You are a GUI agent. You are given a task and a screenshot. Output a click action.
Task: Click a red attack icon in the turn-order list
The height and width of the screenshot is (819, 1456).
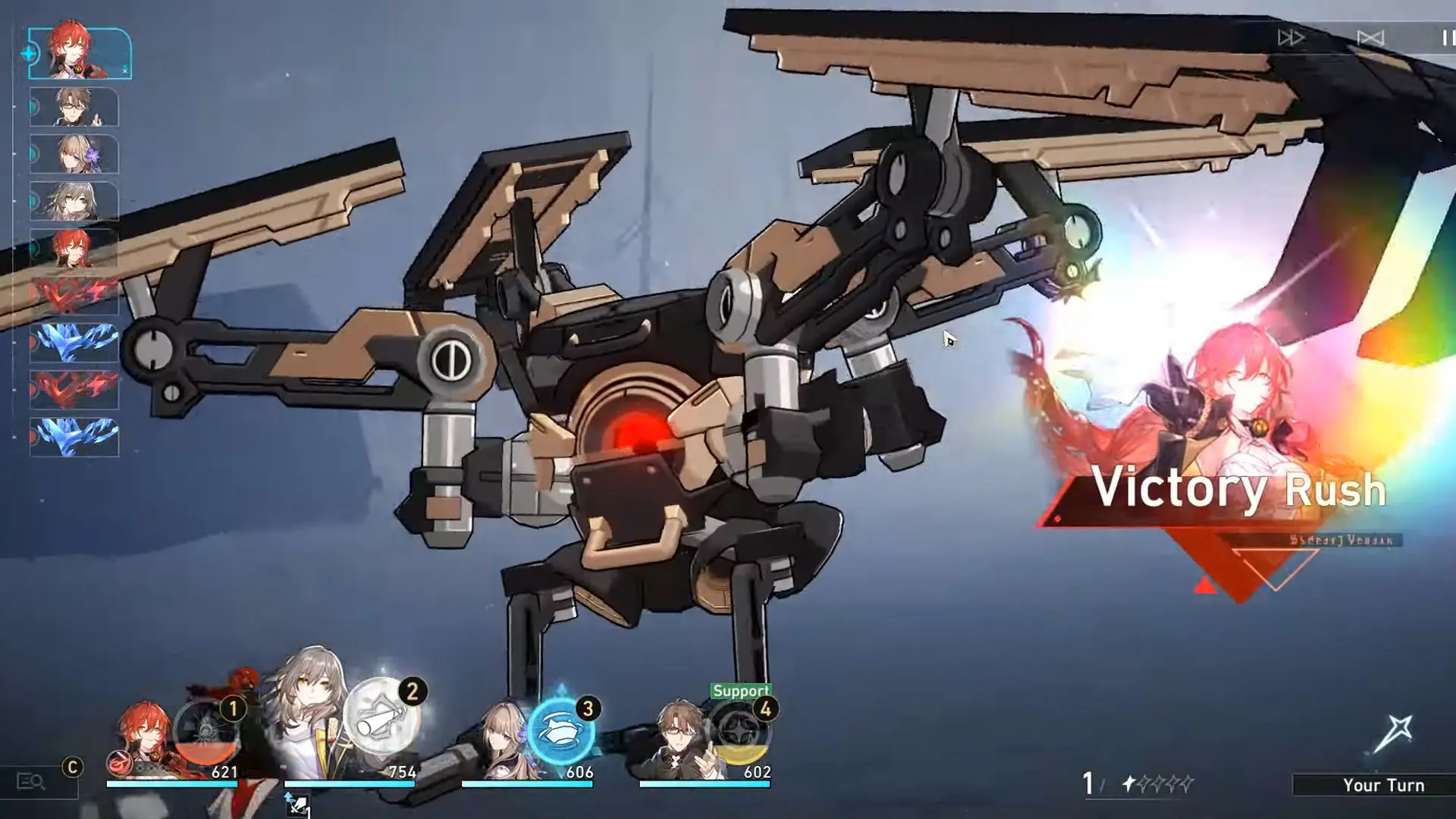(x=72, y=296)
